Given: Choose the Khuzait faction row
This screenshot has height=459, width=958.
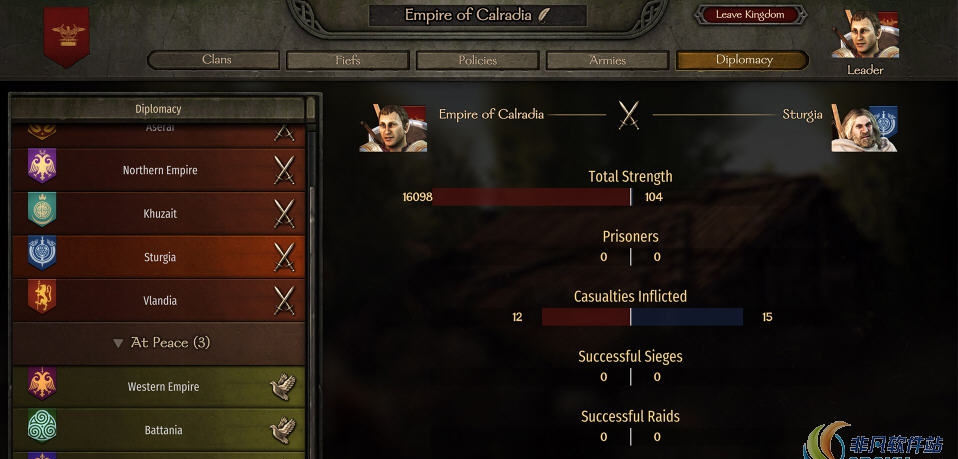Looking at the screenshot, I should pyautogui.click(x=160, y=214).
